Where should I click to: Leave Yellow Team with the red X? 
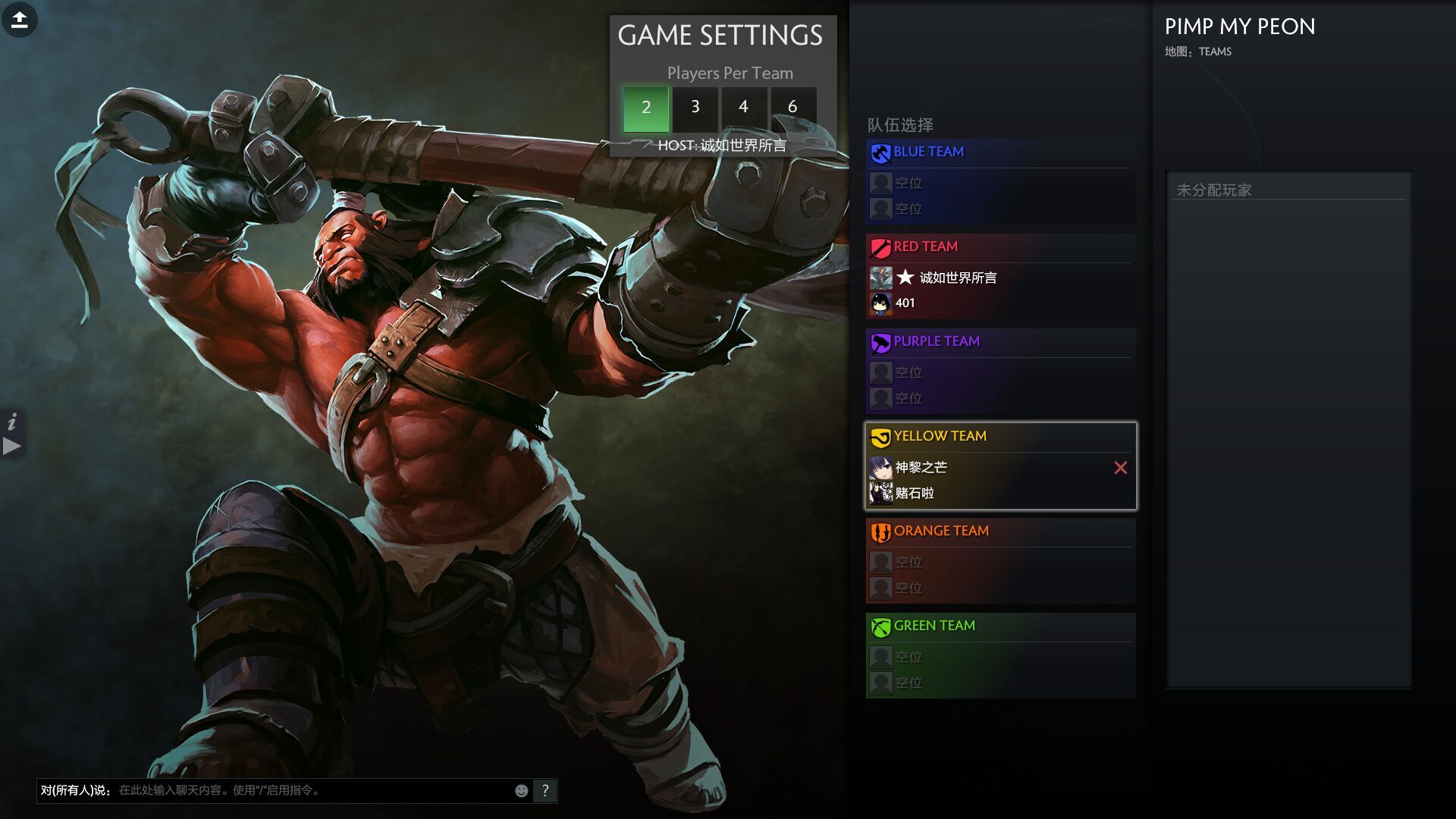(1120, 468)
